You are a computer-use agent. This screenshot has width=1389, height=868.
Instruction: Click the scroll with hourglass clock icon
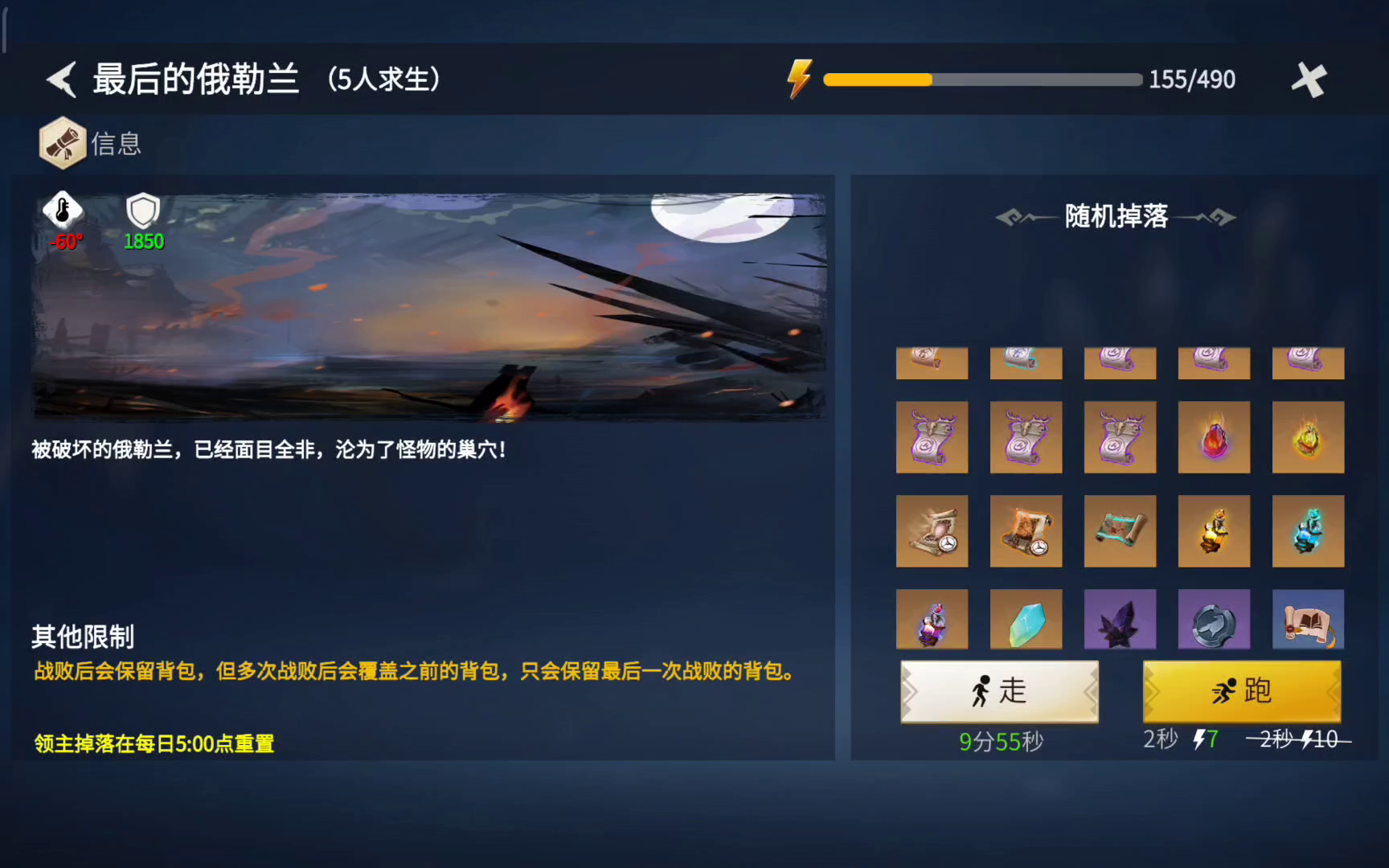932,530
